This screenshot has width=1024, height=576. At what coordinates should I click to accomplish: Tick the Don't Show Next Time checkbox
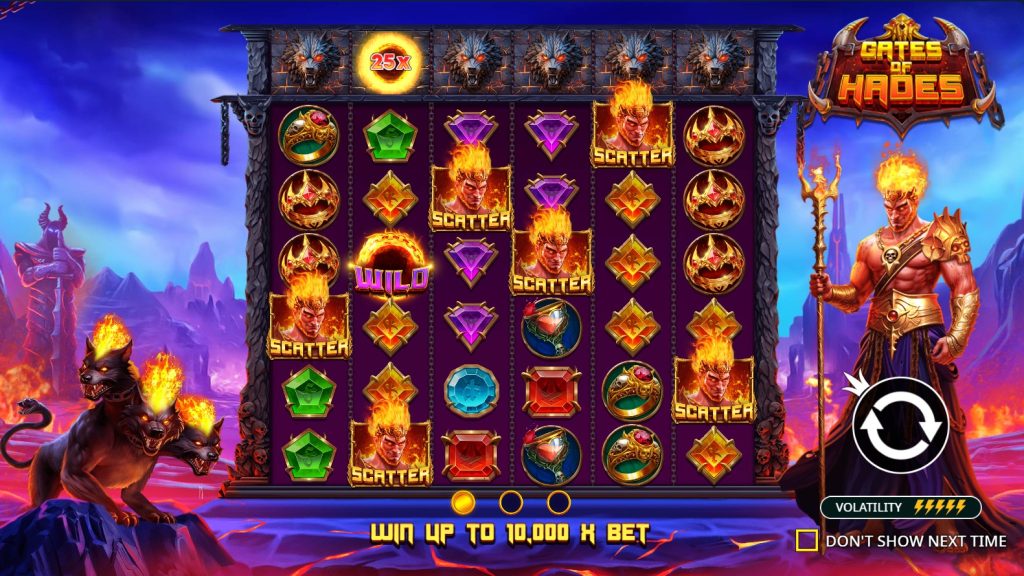click(806, 541)
